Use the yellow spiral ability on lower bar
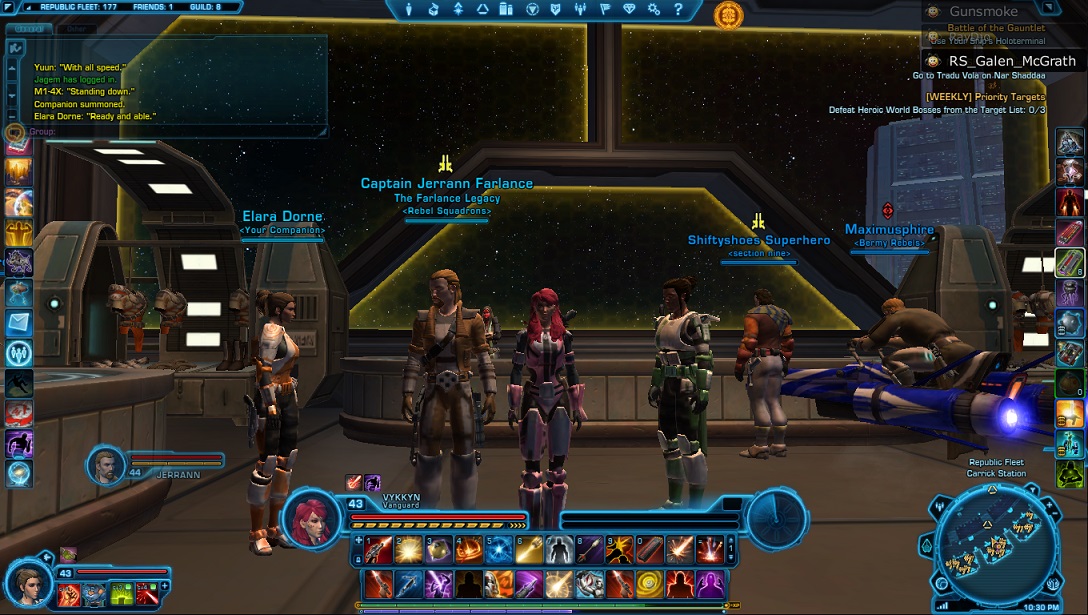 click(x=650, y=583)
